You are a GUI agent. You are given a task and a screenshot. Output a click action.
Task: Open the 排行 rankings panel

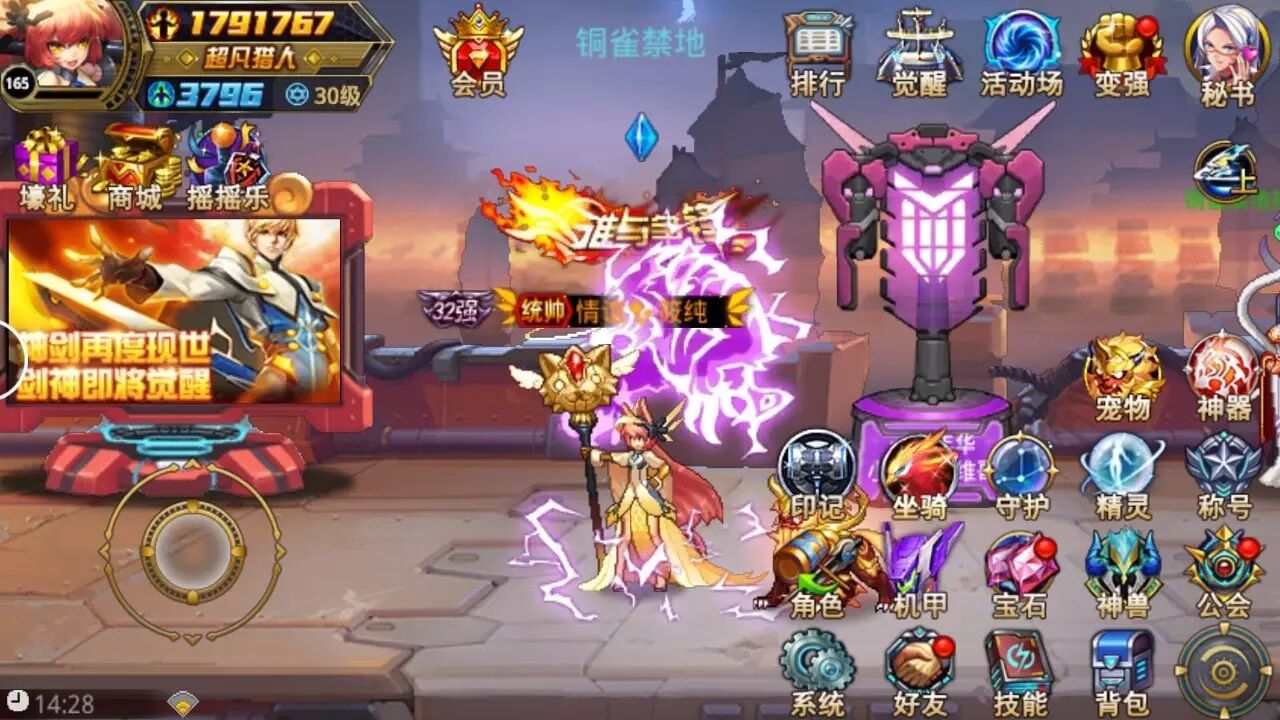(819, 45)
